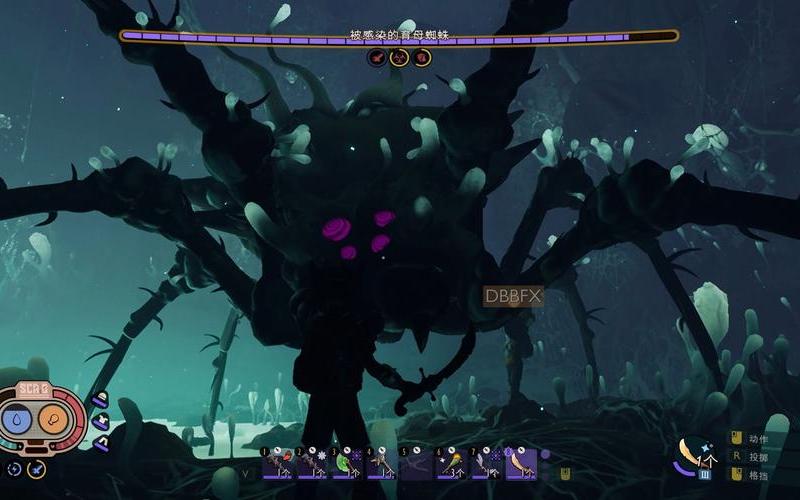Image resolution: width=800 pixels, height=500 pixels.
Task: Select the highlighted curved blade in slot 8
Action: 520,463
